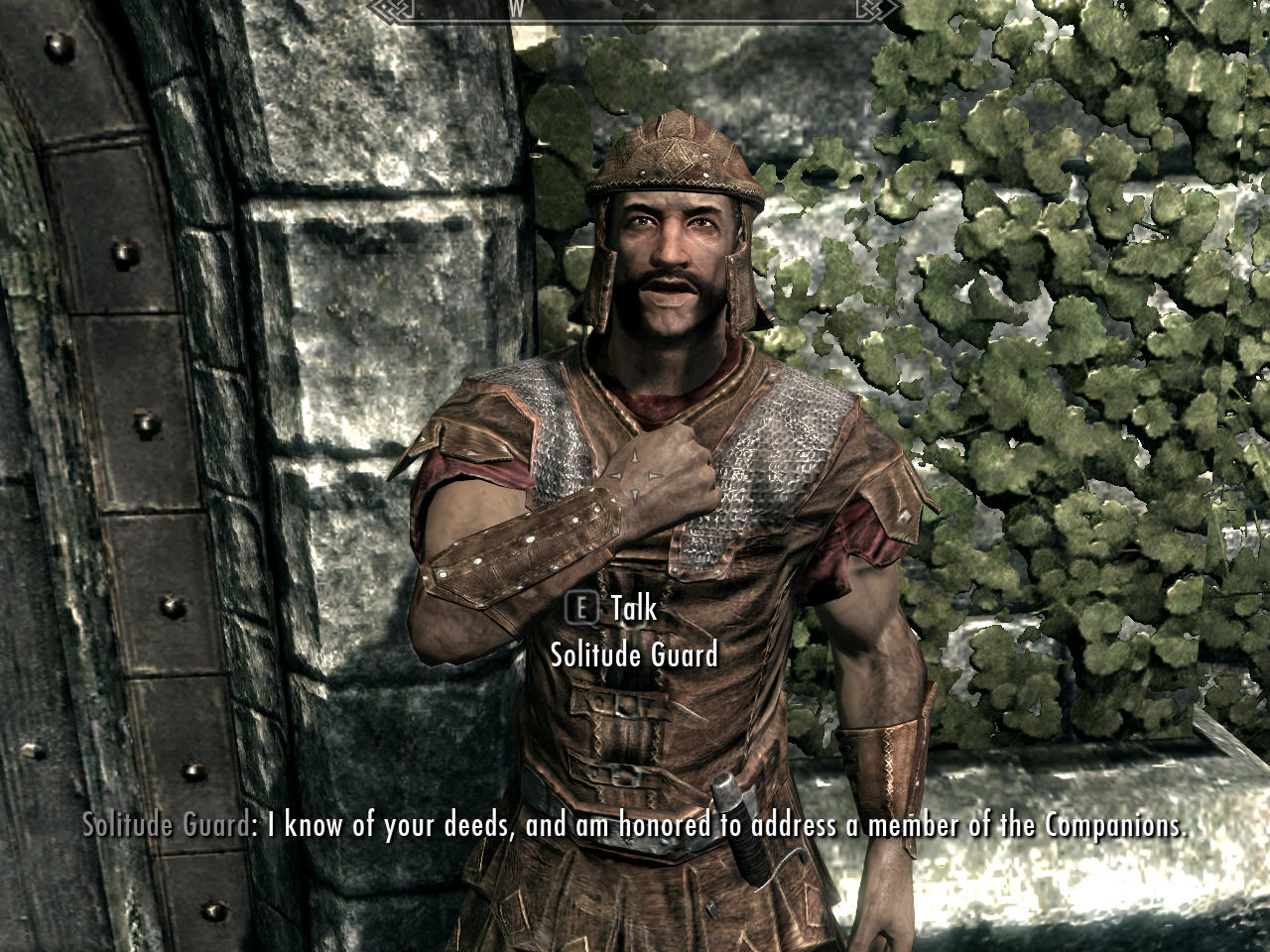The image size is (1270, 952).
Task: Click the Talk action label
Action: (x=633, y=611)
